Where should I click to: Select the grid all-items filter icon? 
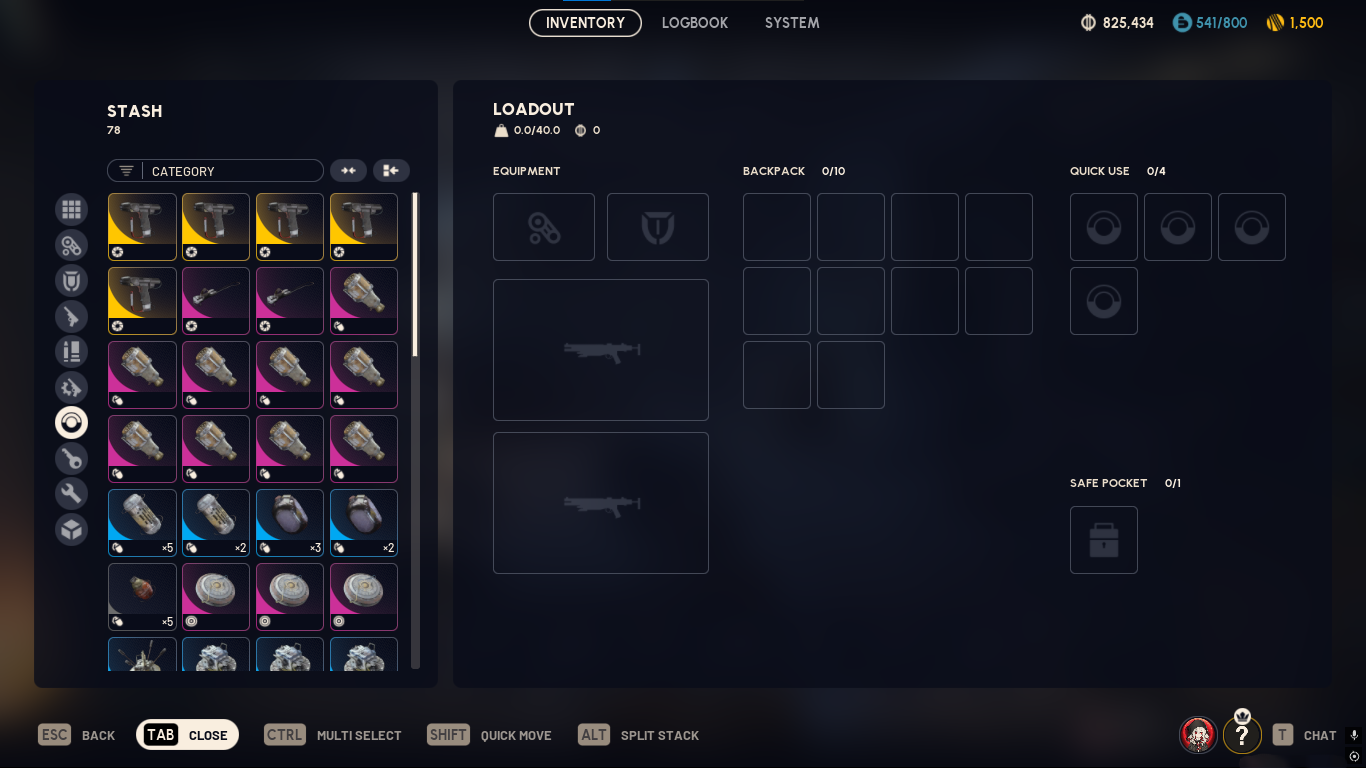71,209
